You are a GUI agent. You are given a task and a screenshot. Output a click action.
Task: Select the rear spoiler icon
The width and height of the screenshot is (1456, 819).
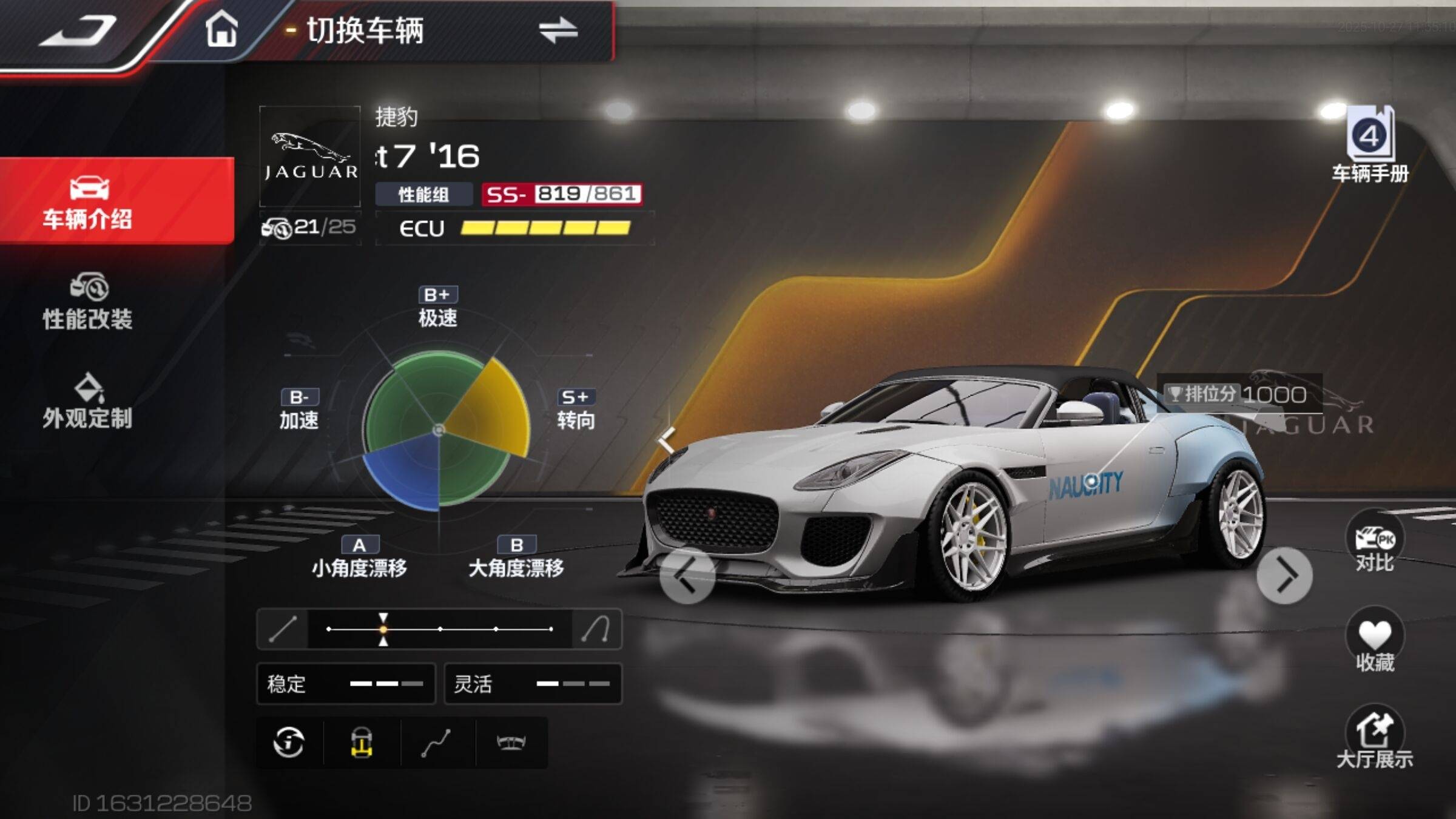click(511, 743)
